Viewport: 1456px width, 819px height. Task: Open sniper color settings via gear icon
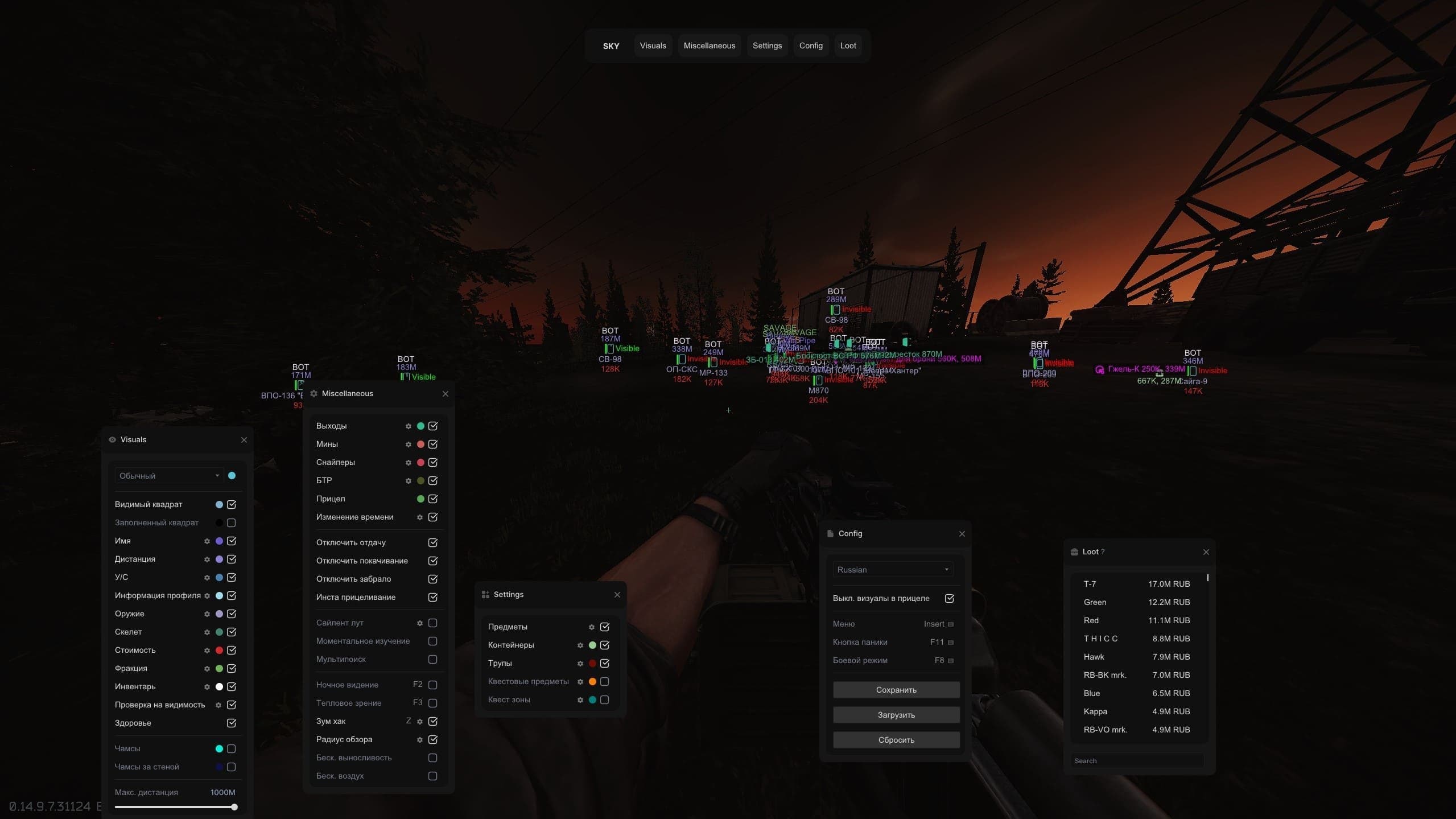[409, 462]
